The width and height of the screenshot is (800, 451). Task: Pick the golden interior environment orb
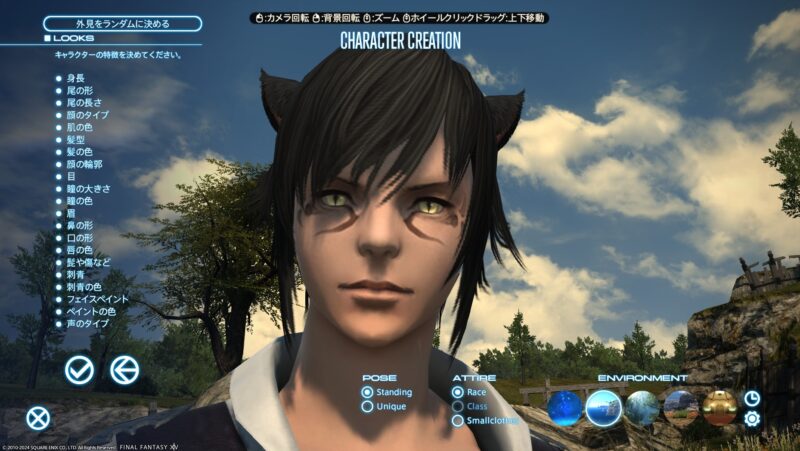point(719,407)
